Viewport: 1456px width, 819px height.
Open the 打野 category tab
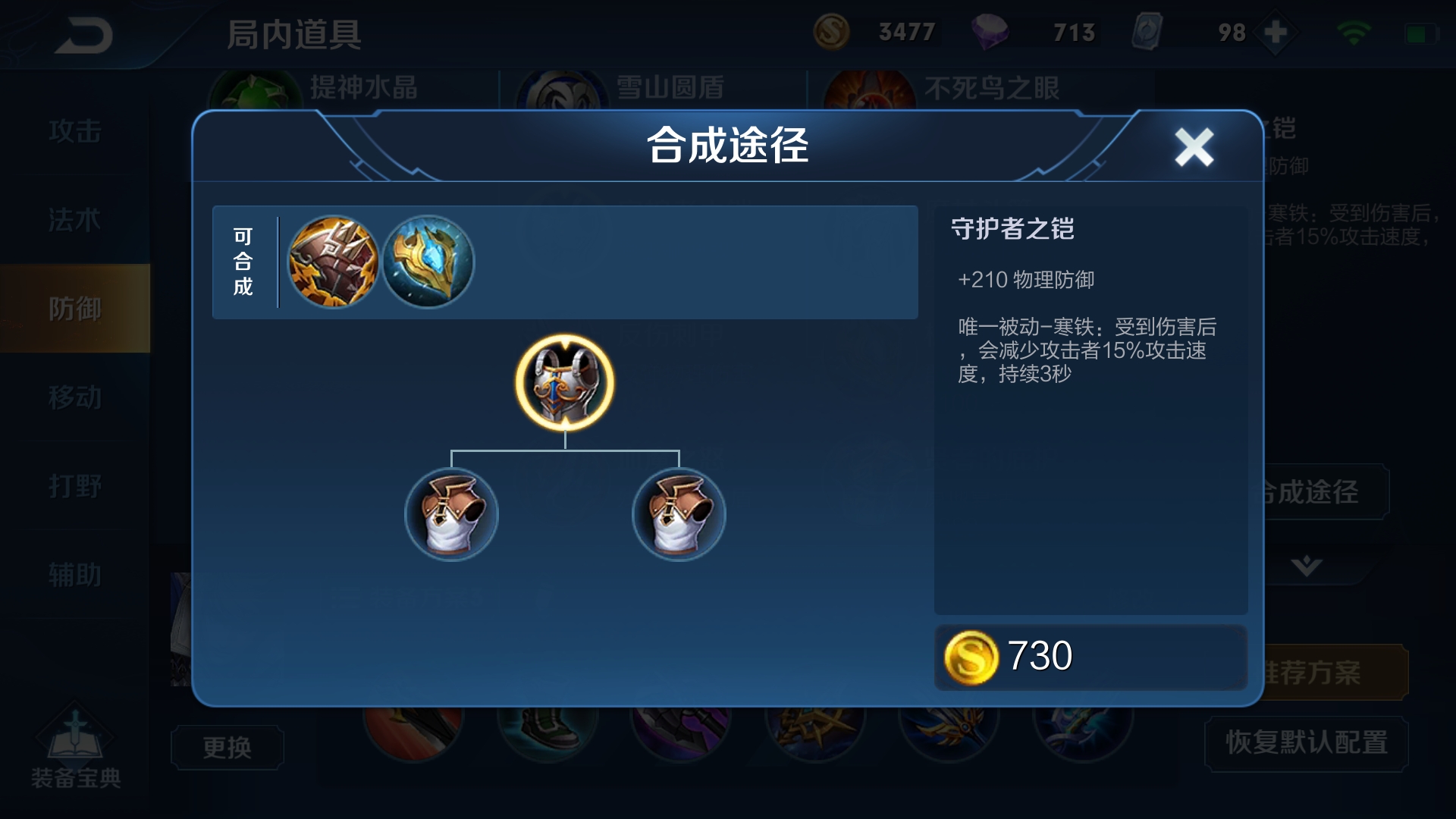(x=76, y=485)
